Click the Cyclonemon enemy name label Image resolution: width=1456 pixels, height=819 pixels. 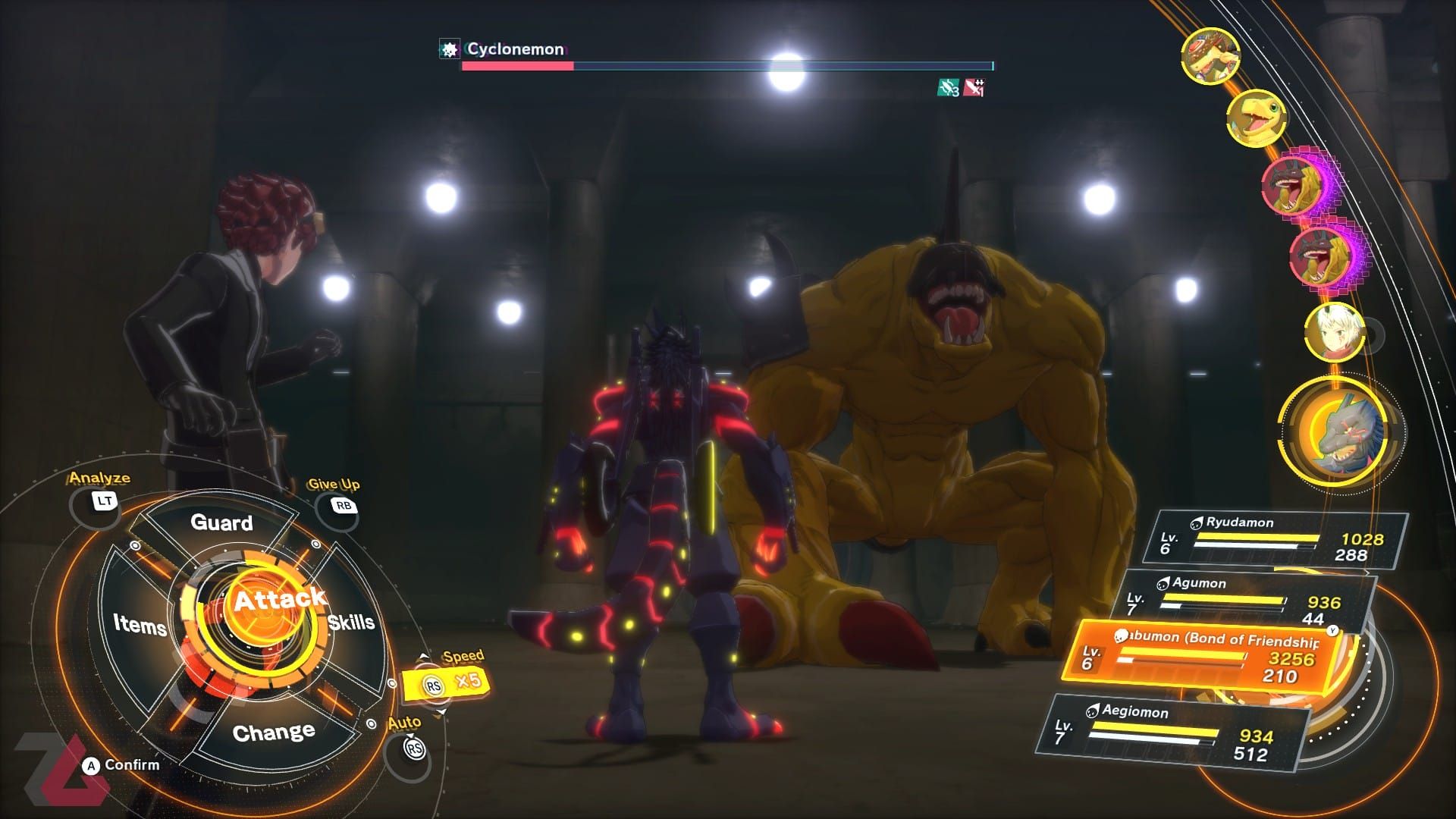(515, 49)
